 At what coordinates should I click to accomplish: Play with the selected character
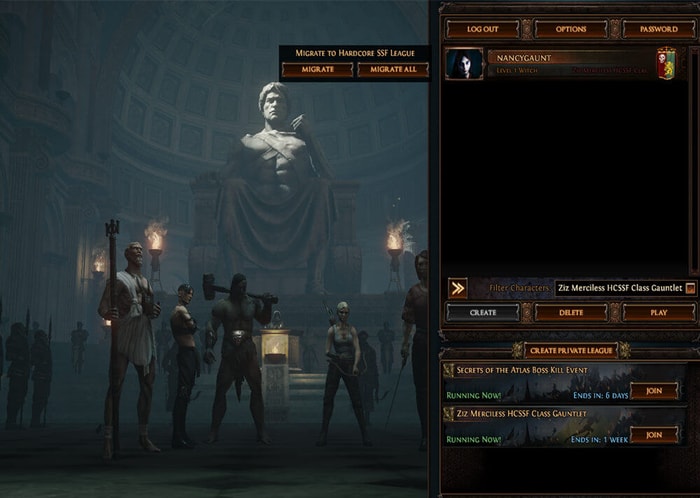point(658,312)
